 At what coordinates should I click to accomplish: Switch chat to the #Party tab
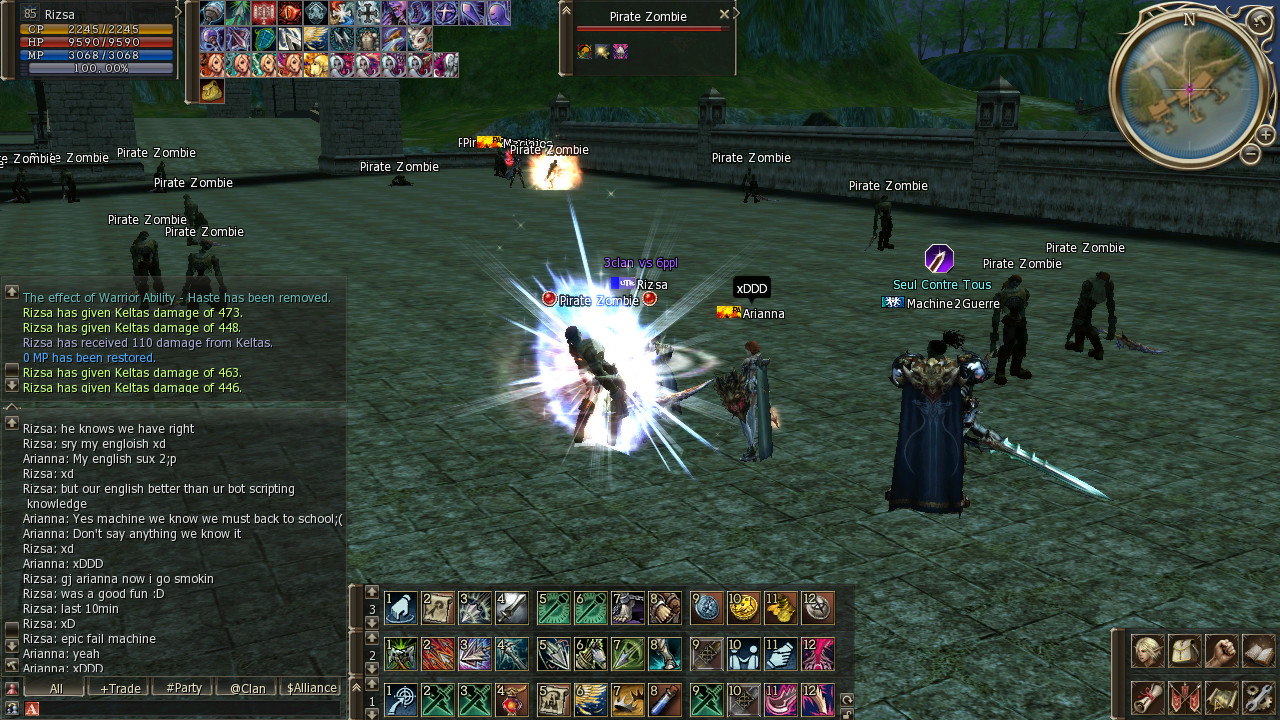pyautogui.click(x=184, y=688)
